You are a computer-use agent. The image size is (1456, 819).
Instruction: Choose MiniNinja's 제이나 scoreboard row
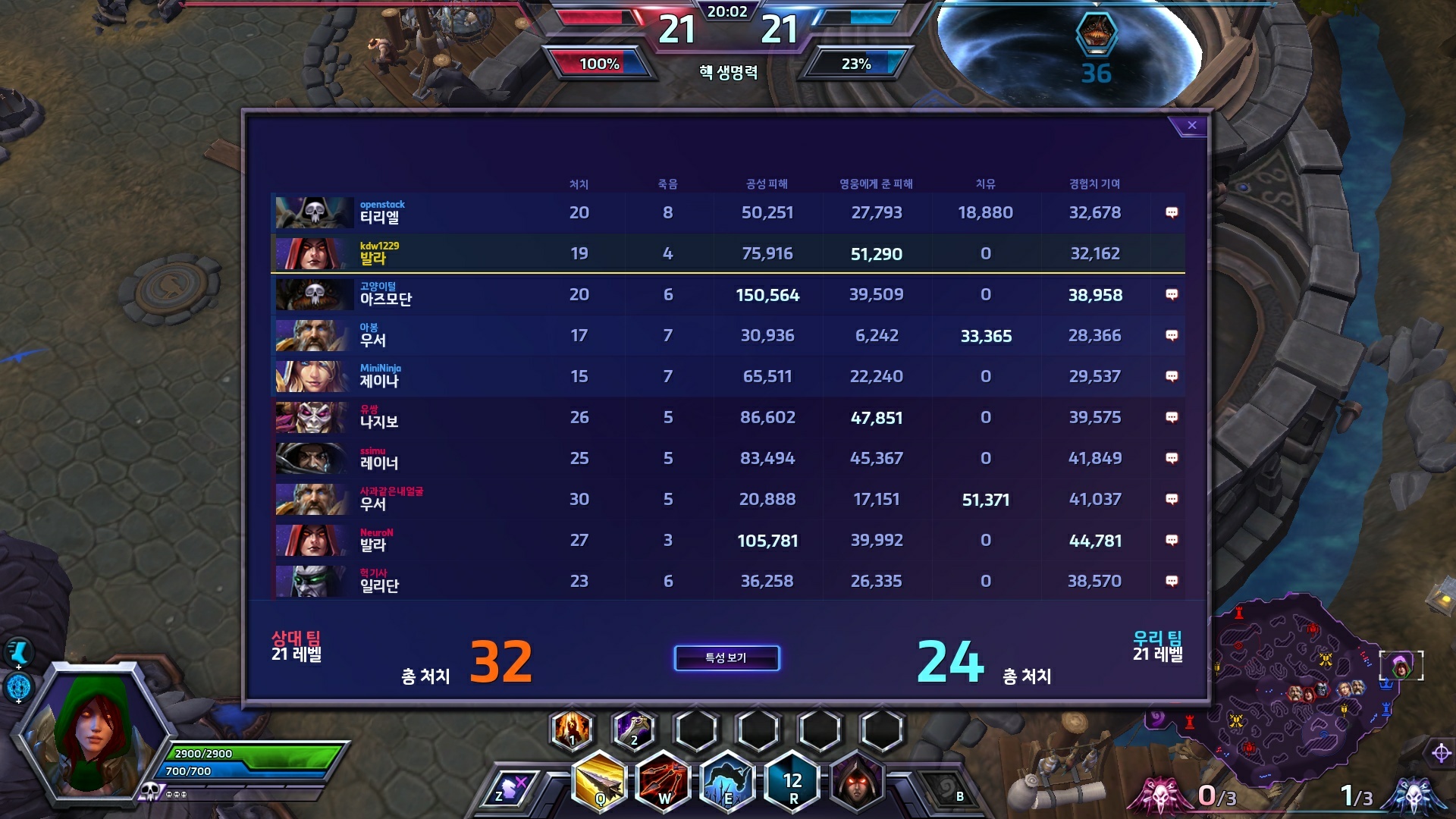726,377
